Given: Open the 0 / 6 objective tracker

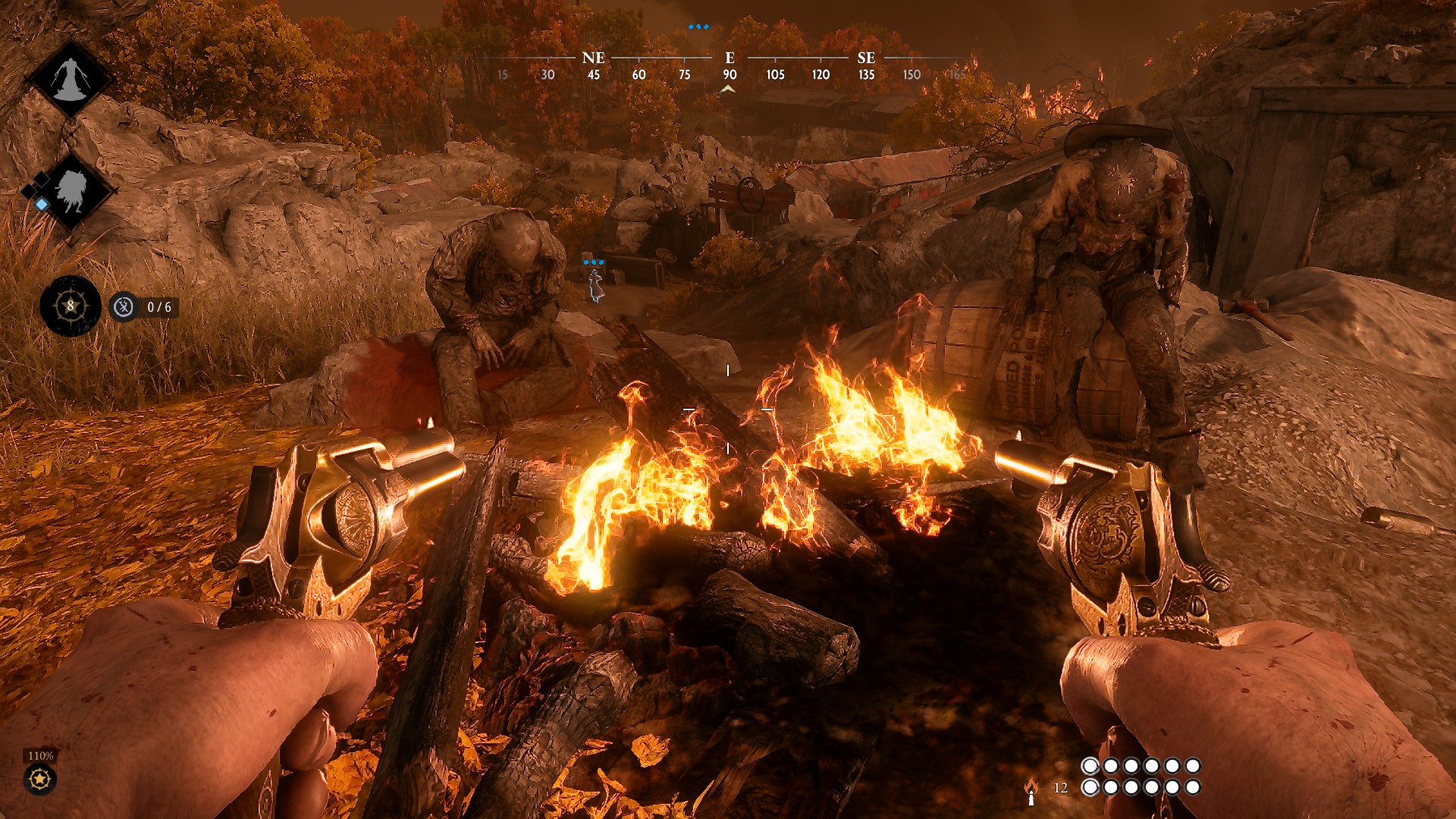Looking at the screenshot, I should click(145, 307).
